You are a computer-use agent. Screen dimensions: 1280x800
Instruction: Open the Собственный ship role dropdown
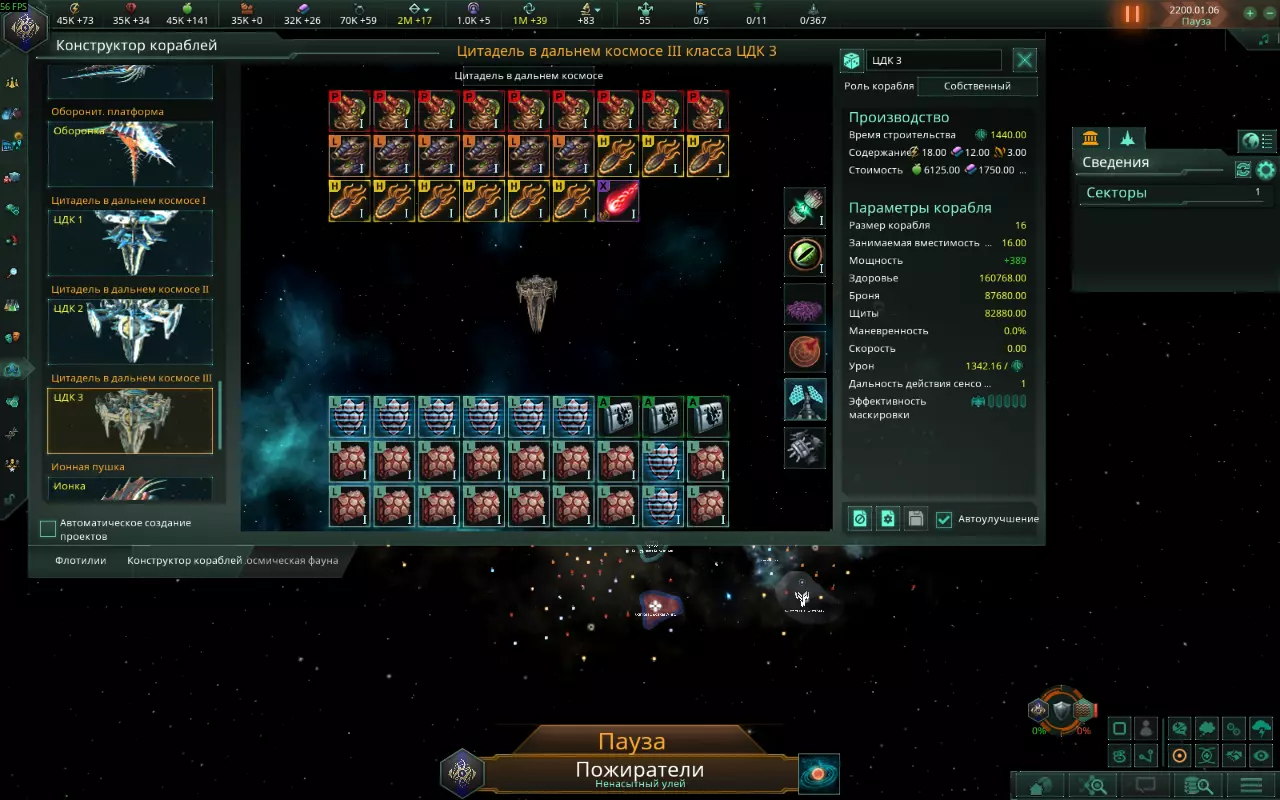pos(977,86)
